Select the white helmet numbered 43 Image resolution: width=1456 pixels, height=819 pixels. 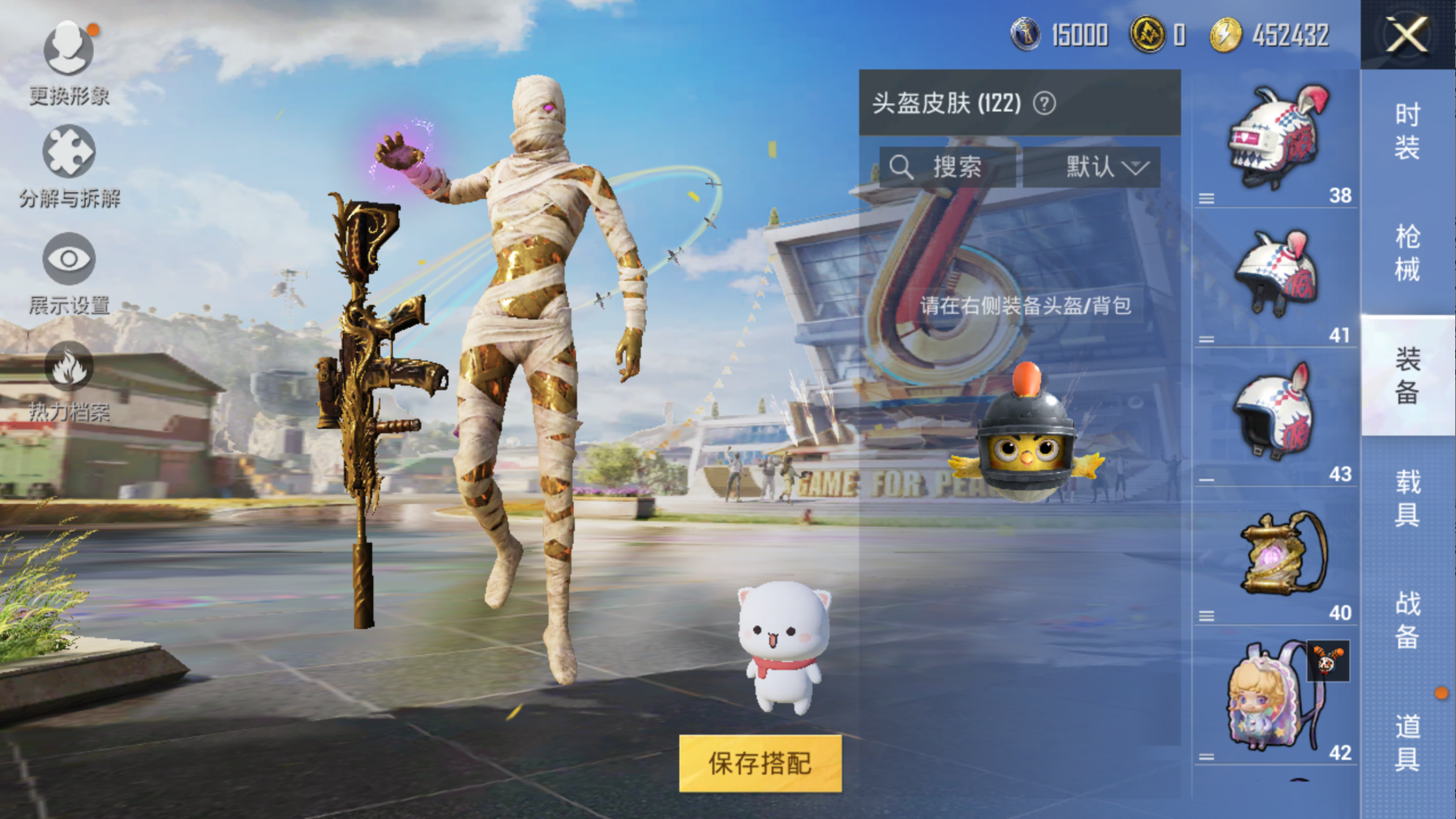(1276, 414)
